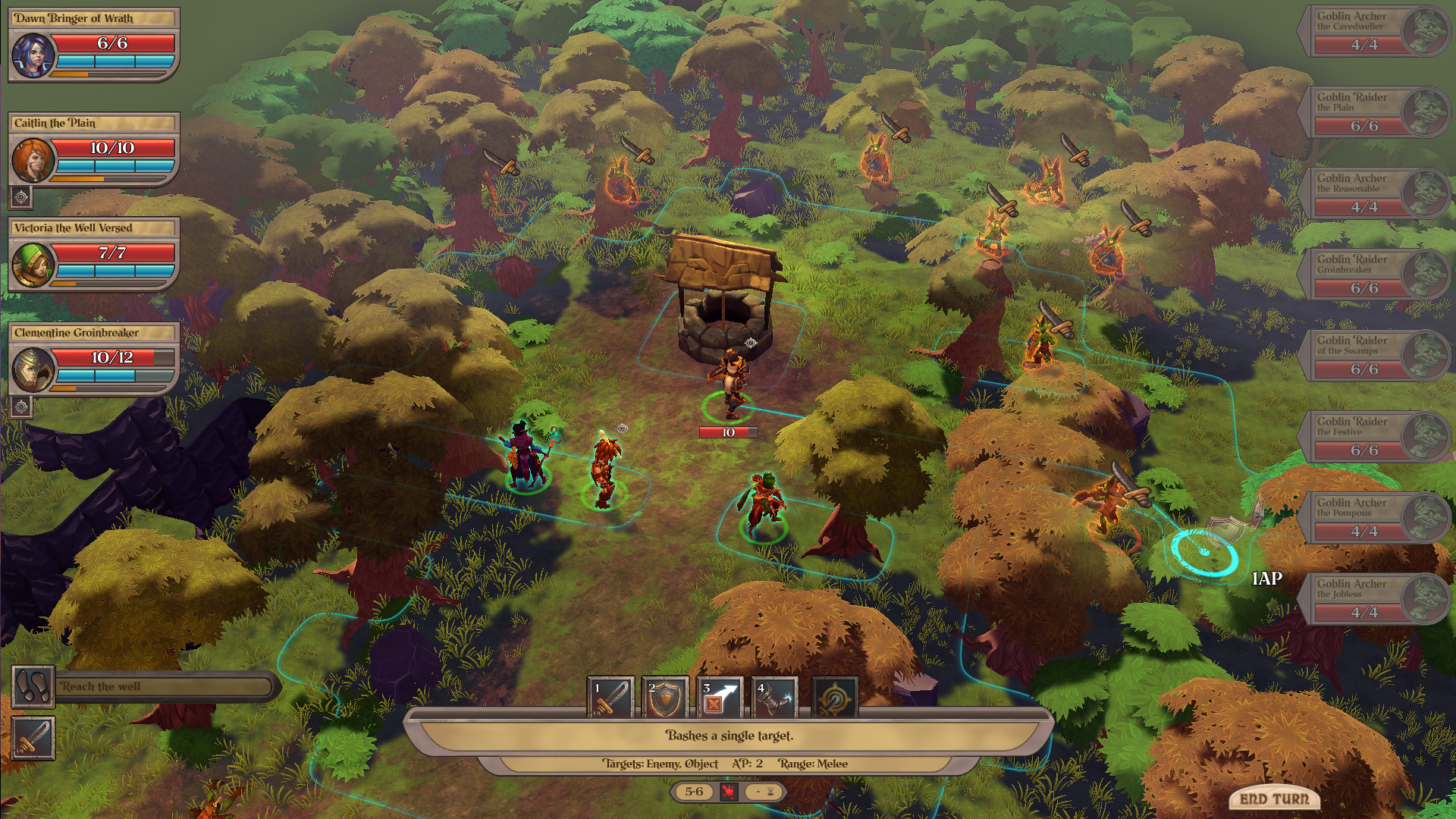Choose the crate throw ability in slot 3
The width and height of the screenshot is (1456, 819).
click(x=720, y=697)
